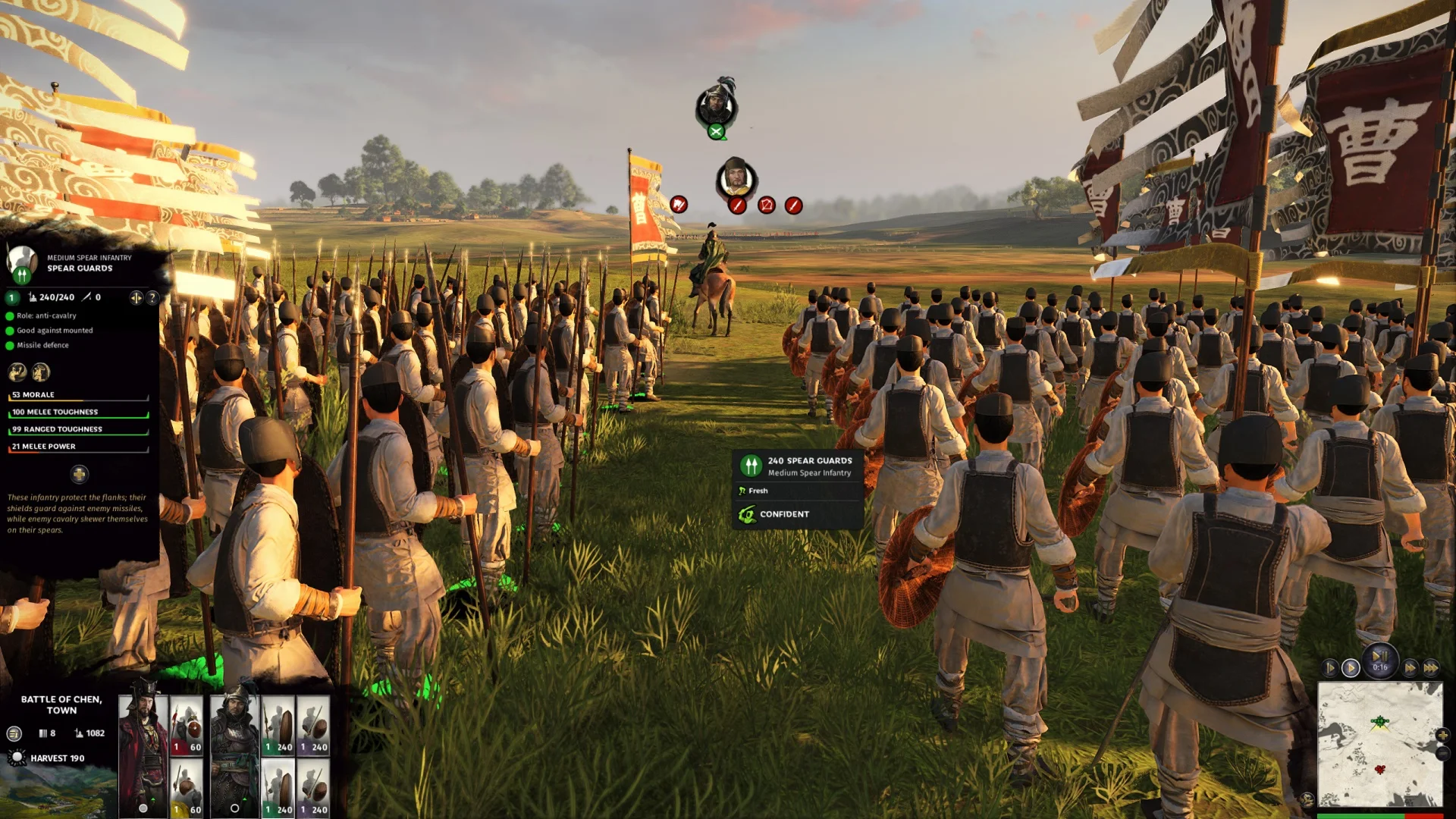The width and height of the screenshot is (1456, 819).
Task: Zoom out on the minimap
Action: pyautogui.click(x=1442, y=754)
